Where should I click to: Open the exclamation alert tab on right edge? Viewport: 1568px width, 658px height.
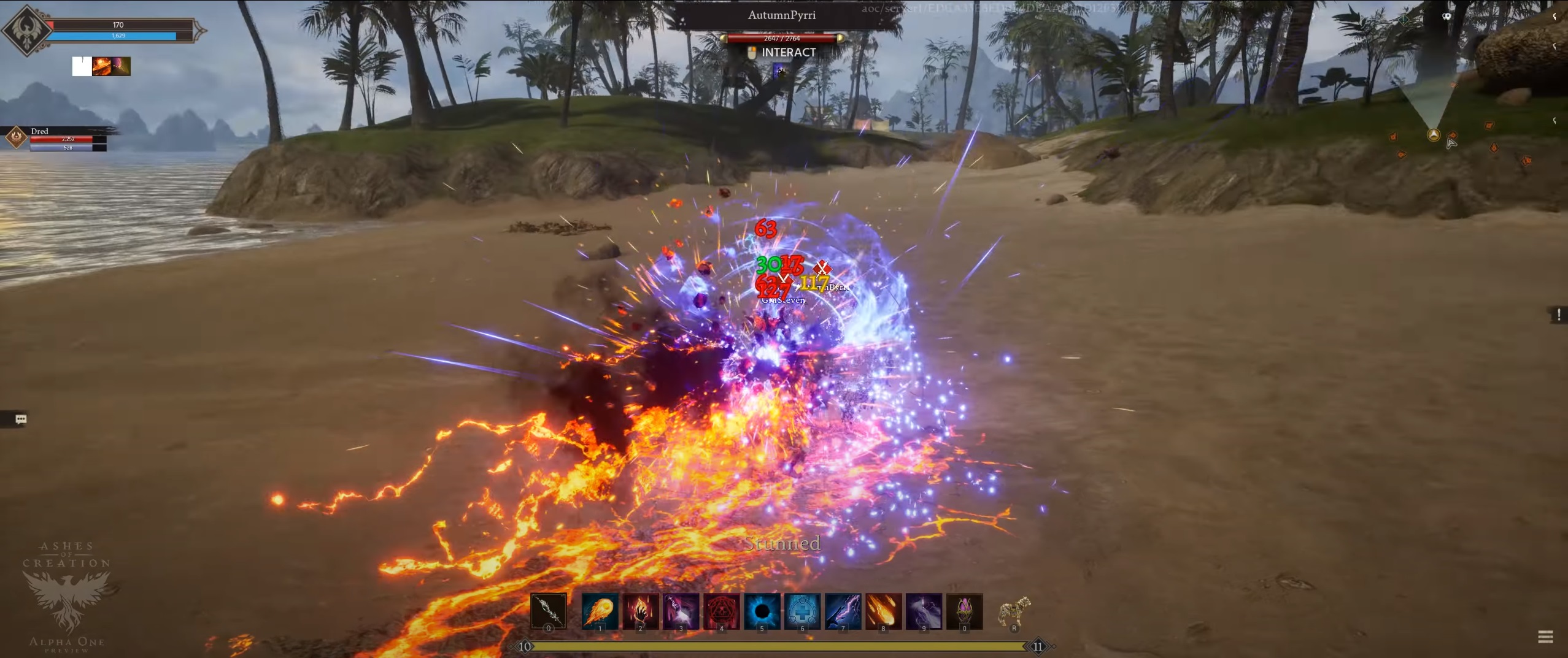pos(1558,315)
